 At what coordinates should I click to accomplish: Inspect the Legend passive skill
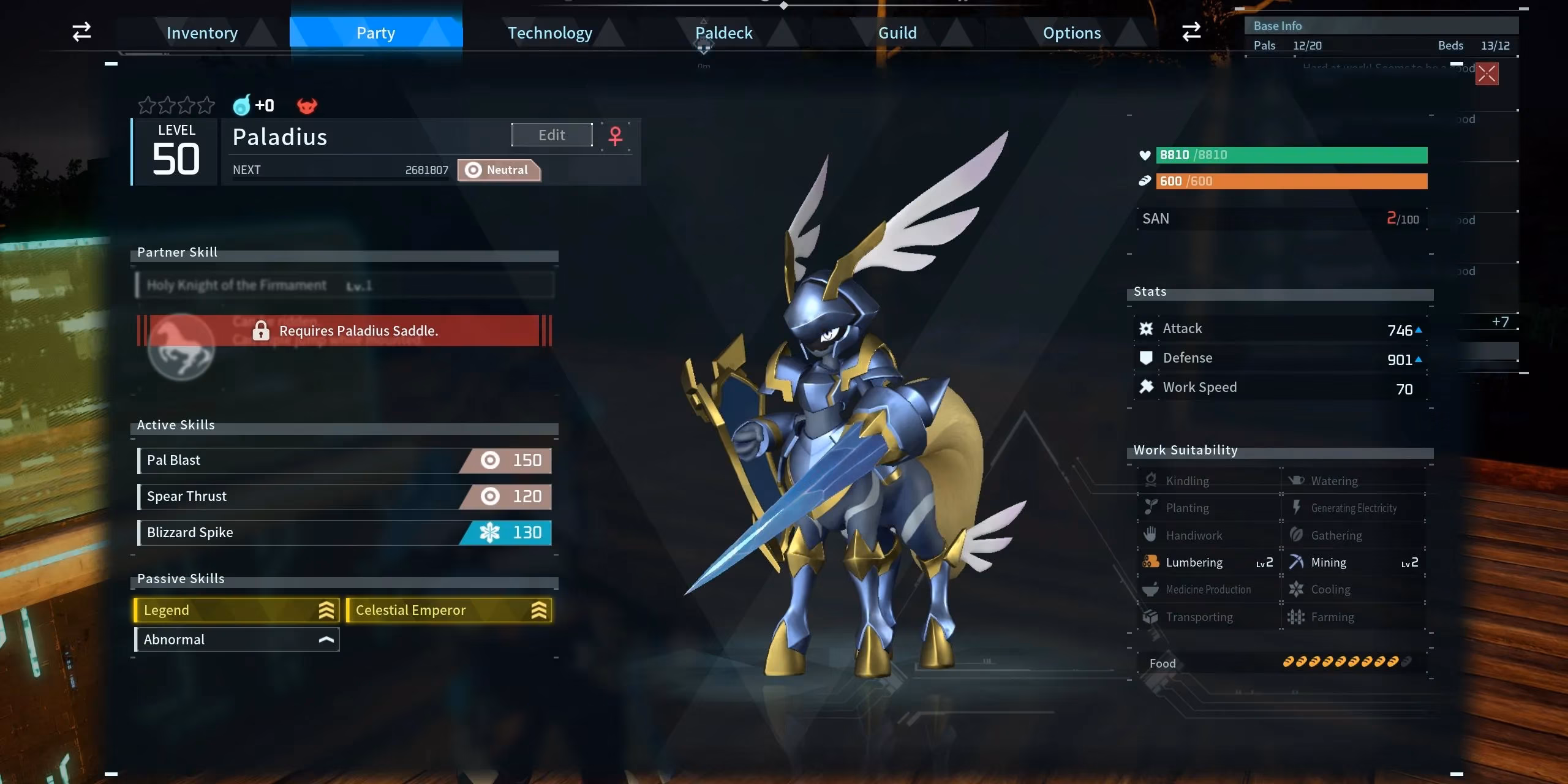pyautogui.click(x=236, y=610)
